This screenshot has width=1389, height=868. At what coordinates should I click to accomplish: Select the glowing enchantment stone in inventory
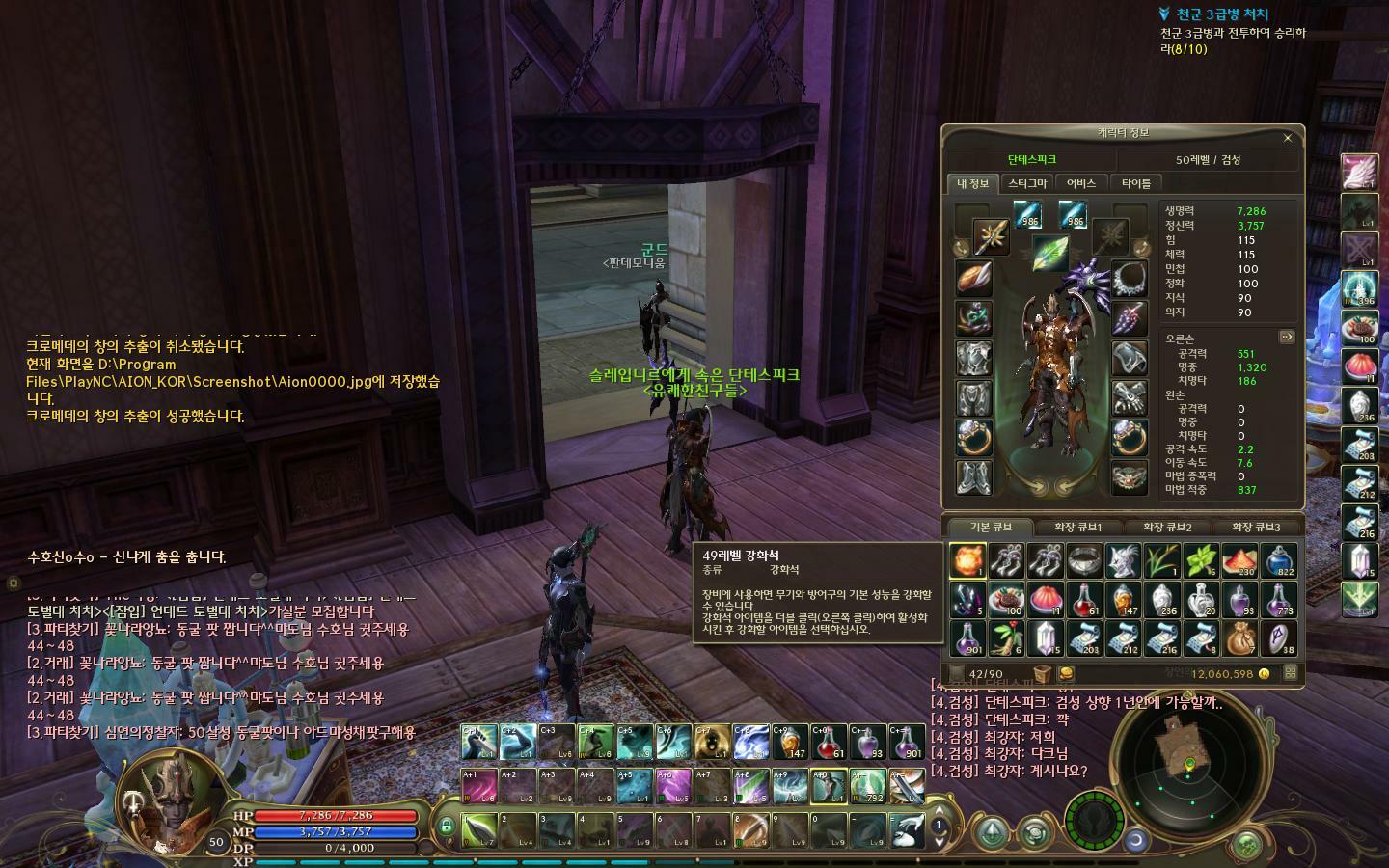(967, 560)
